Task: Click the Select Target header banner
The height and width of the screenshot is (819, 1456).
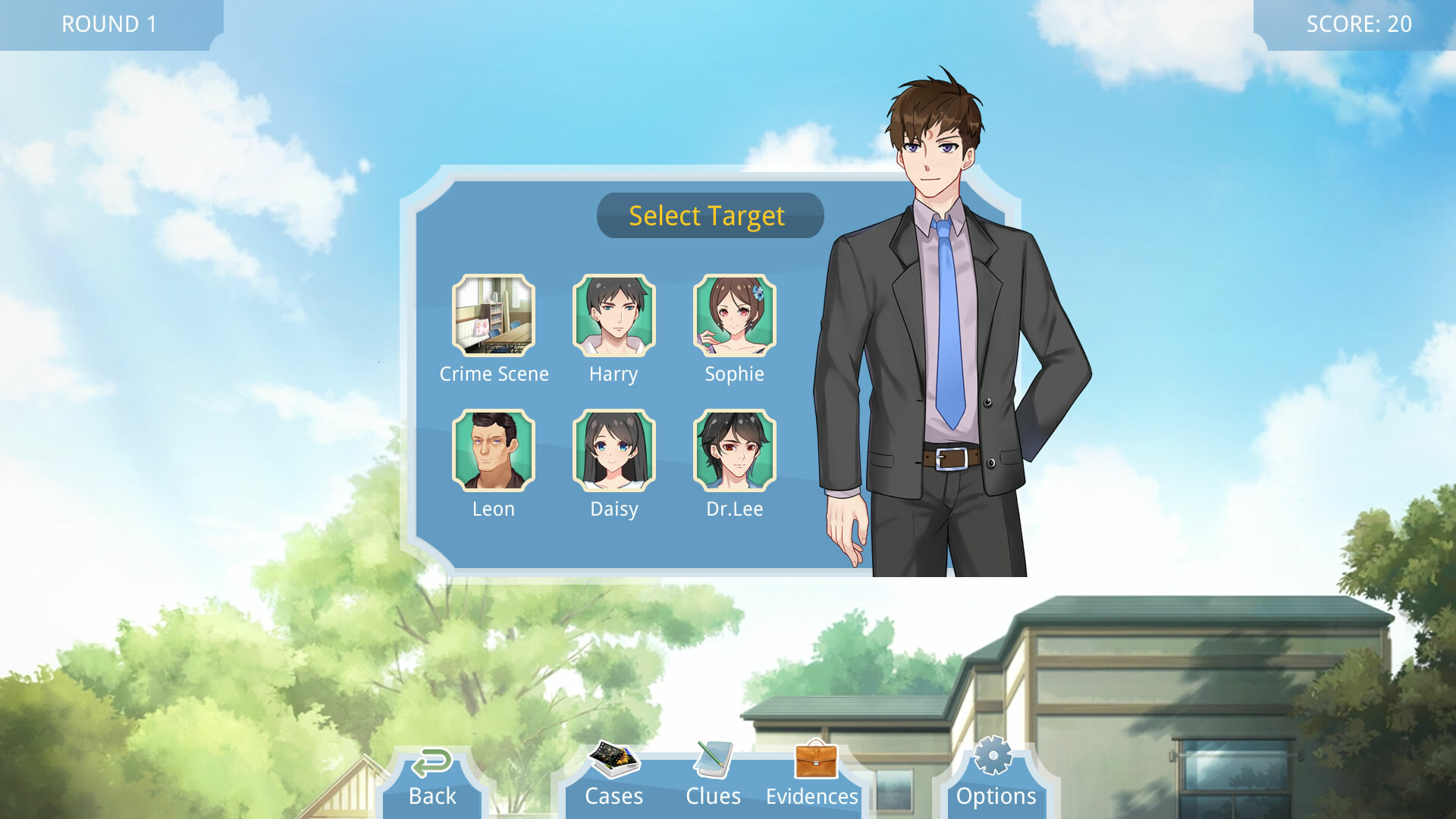Action: [709, 215]
